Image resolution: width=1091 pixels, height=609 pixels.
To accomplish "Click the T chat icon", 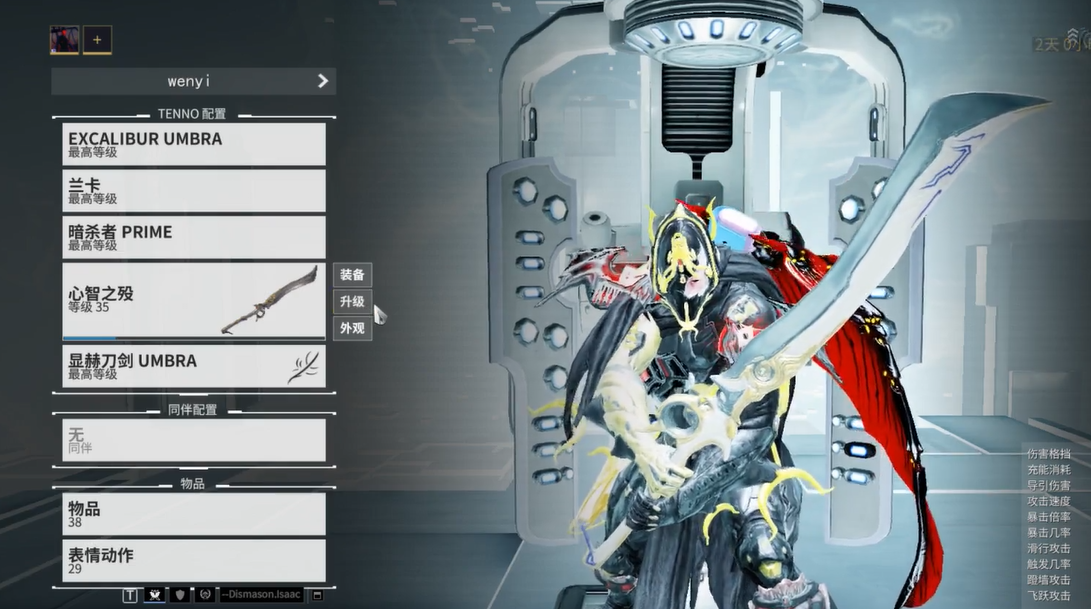I will [x=130, y=595].
